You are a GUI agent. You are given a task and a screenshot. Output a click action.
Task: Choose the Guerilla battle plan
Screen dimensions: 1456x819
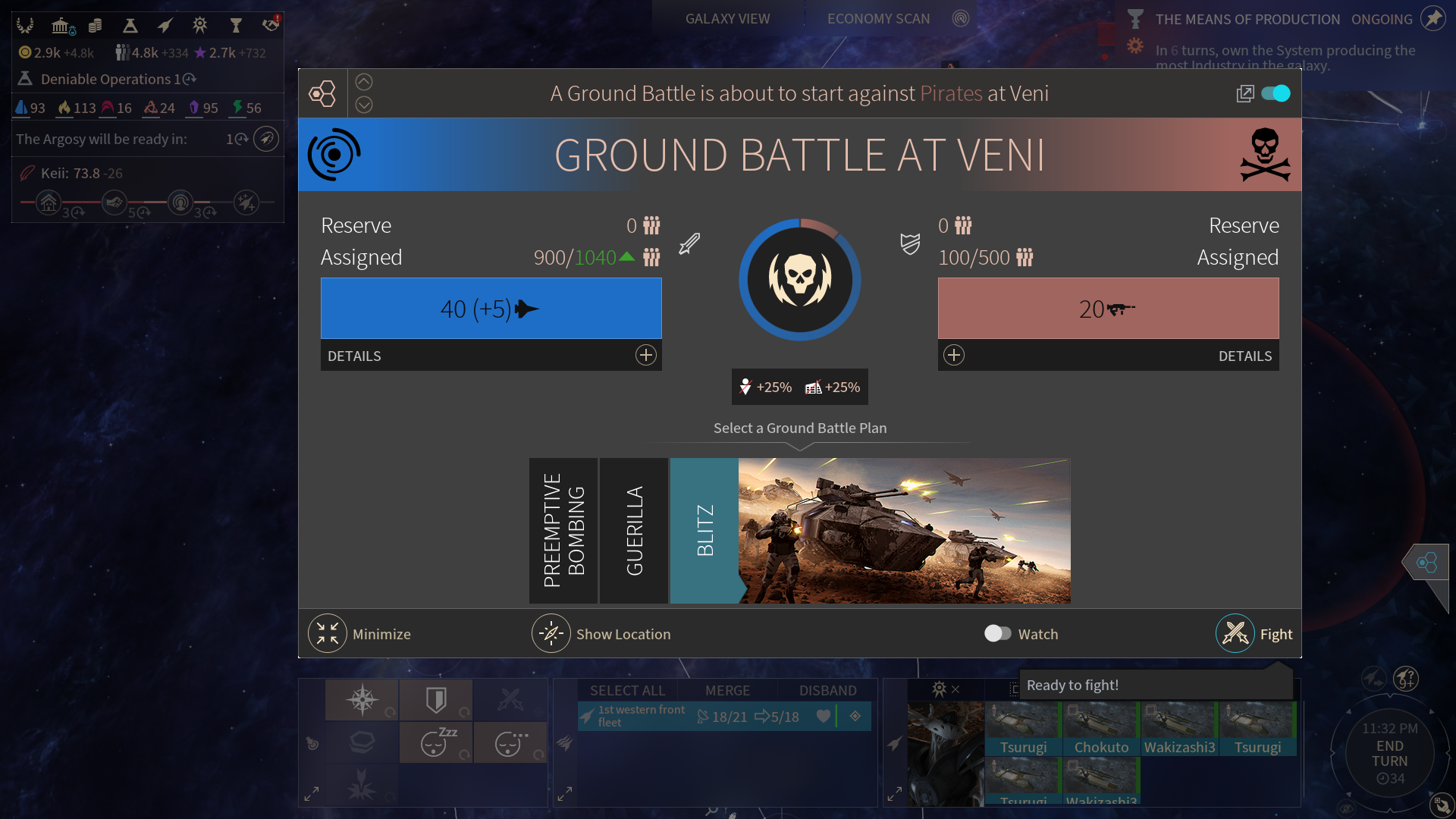[634, 531]
